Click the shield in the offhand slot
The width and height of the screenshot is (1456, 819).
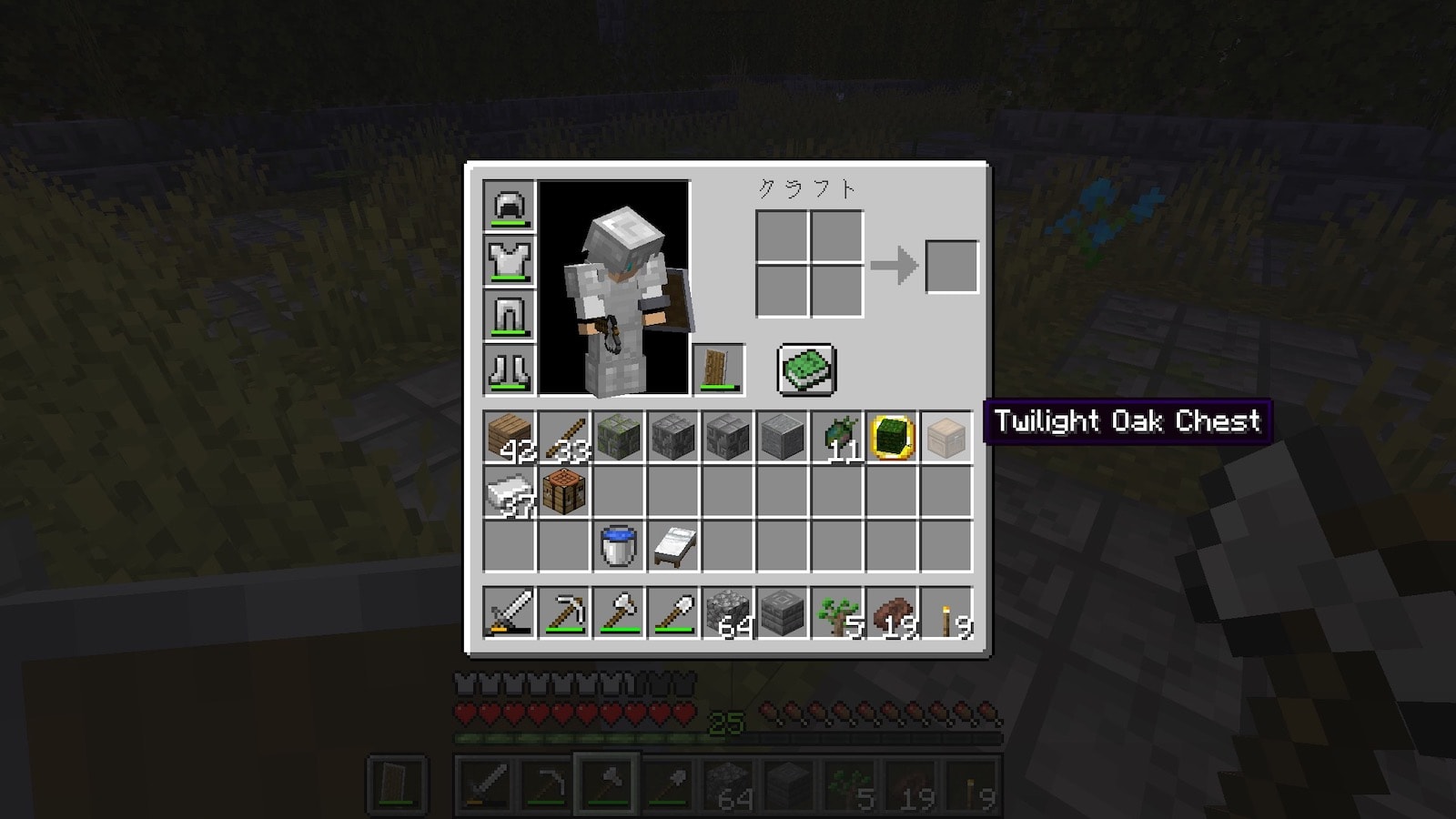tap(719, 369)
